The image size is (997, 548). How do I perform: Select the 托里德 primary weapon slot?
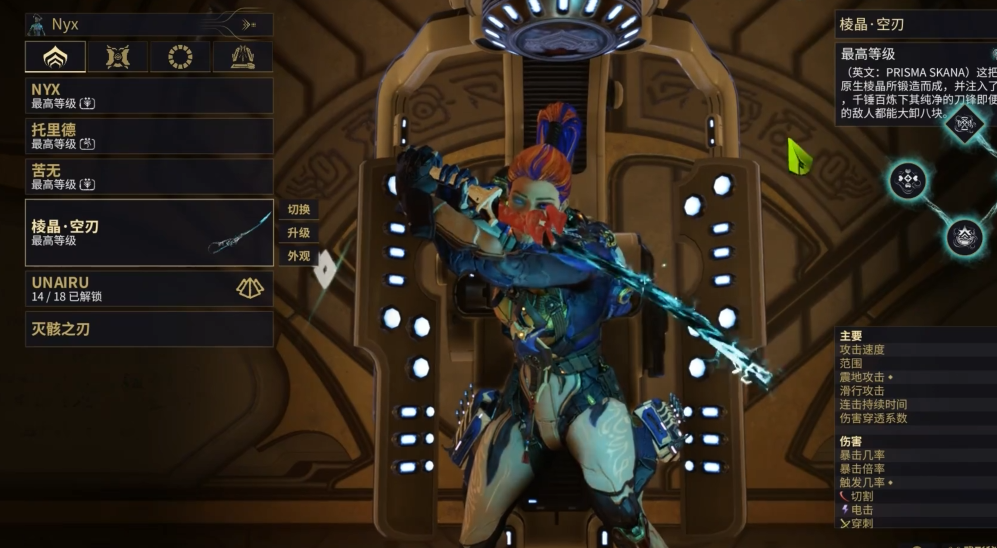click(x=149, y=136)
